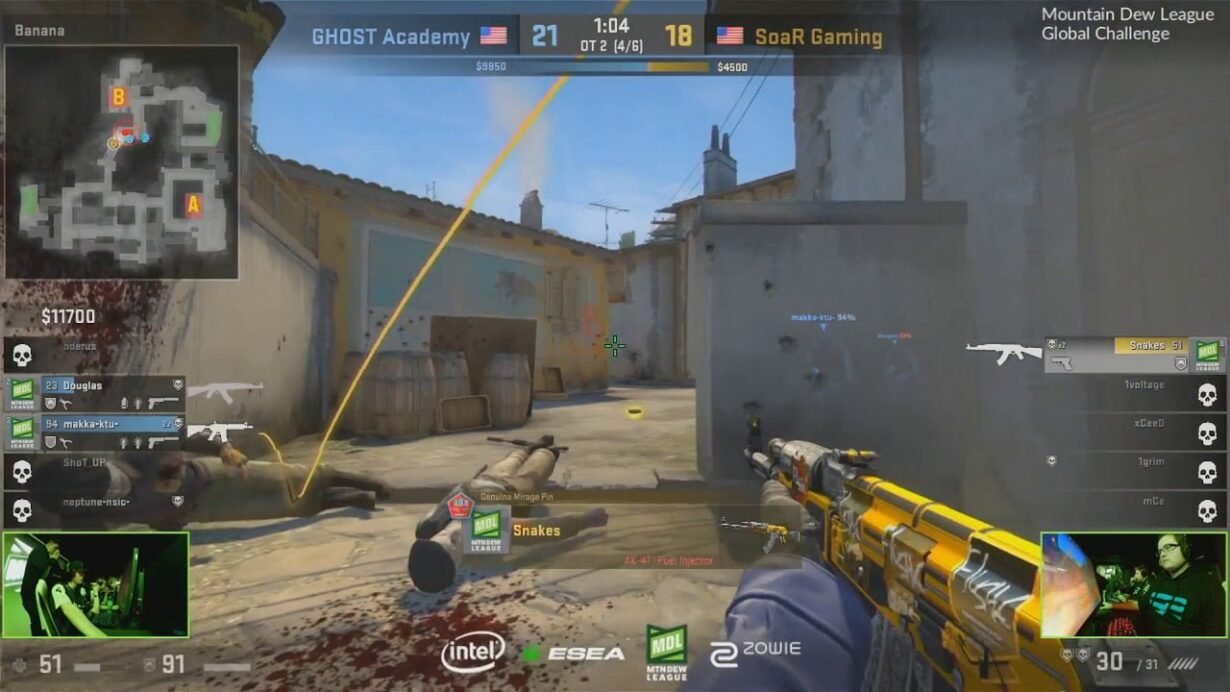Pick neptune-nsic- in the team list

96,508
